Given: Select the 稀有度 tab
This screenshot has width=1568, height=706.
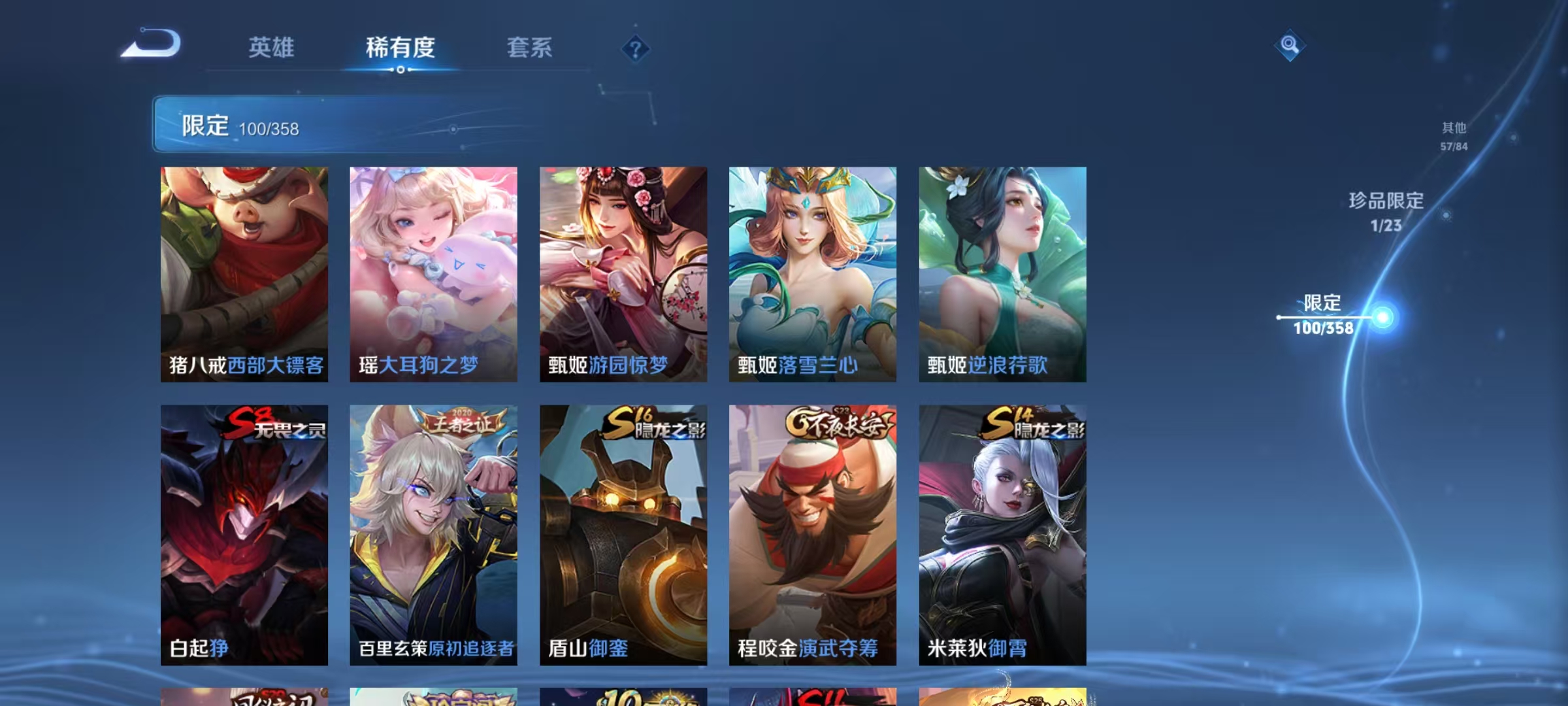Looking at the screenshot, I should point(400,47).
